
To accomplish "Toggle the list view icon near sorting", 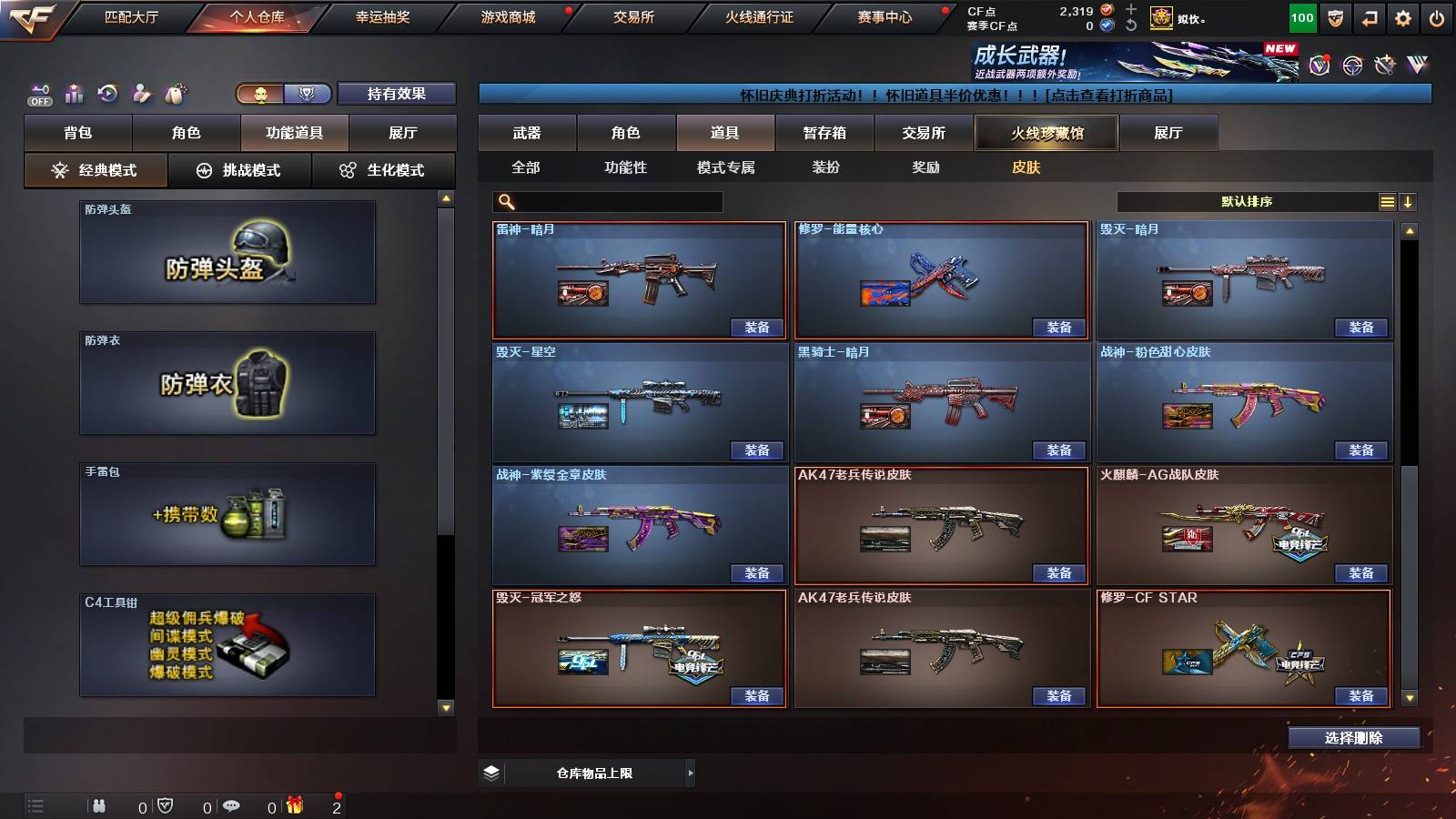I will (1387, 201).
